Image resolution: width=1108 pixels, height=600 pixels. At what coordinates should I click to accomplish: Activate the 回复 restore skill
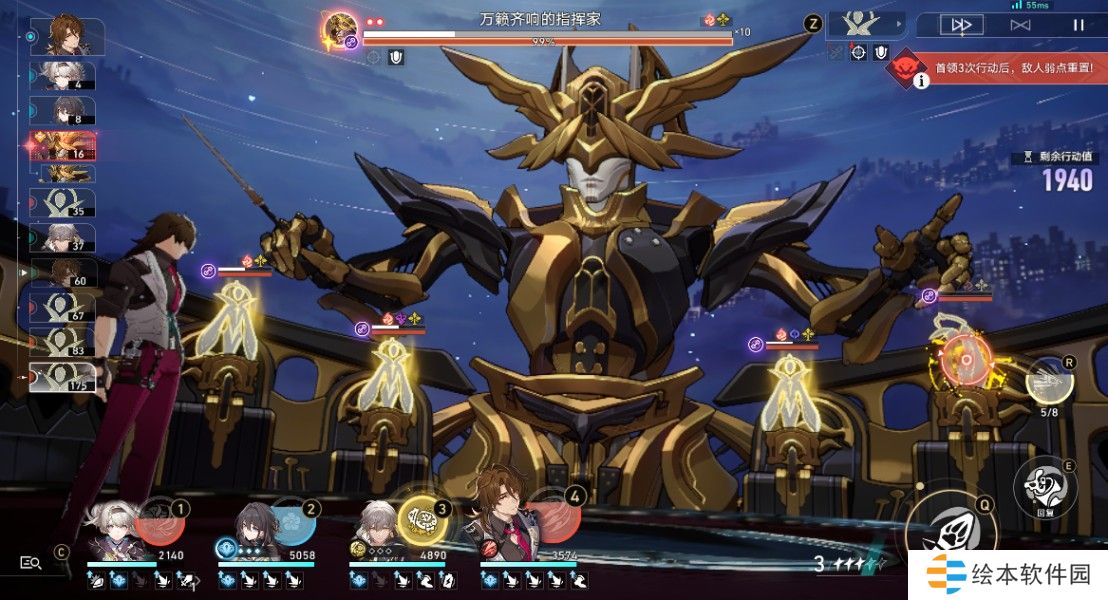1043,487
